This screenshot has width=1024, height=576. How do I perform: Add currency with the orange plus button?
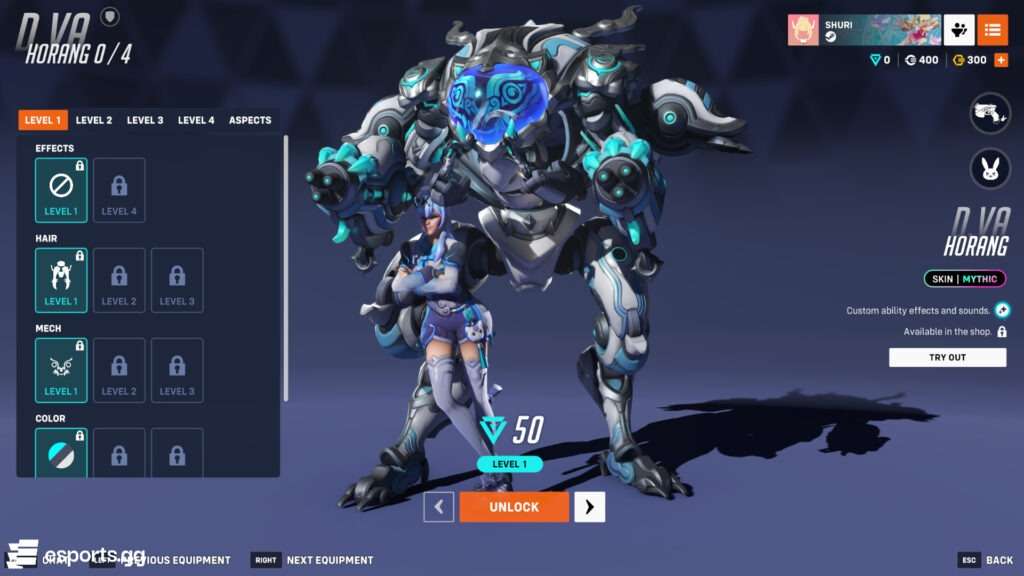point(1001,60)
